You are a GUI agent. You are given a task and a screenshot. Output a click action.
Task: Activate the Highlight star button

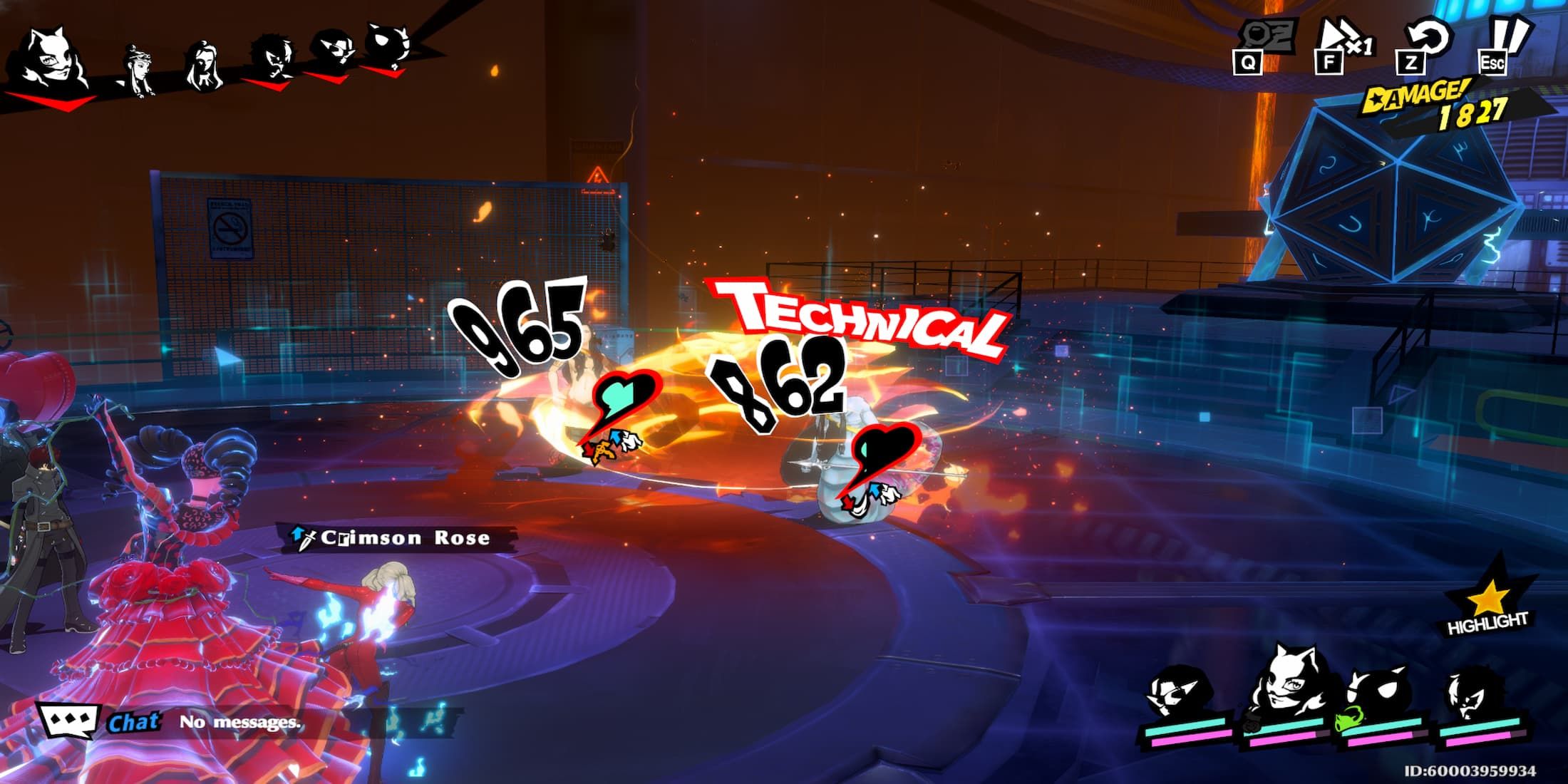(x=1487, y=603)
